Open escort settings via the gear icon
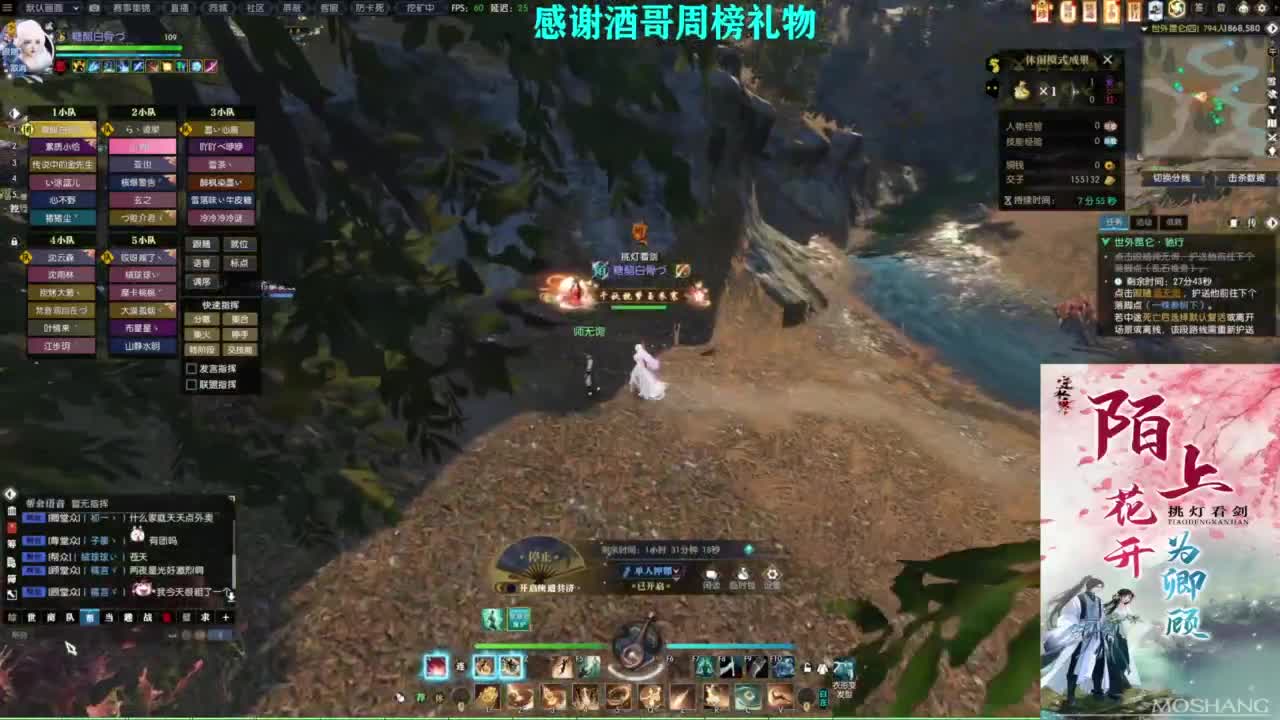This screenshot has height=720, width=1280. (772, 576)
